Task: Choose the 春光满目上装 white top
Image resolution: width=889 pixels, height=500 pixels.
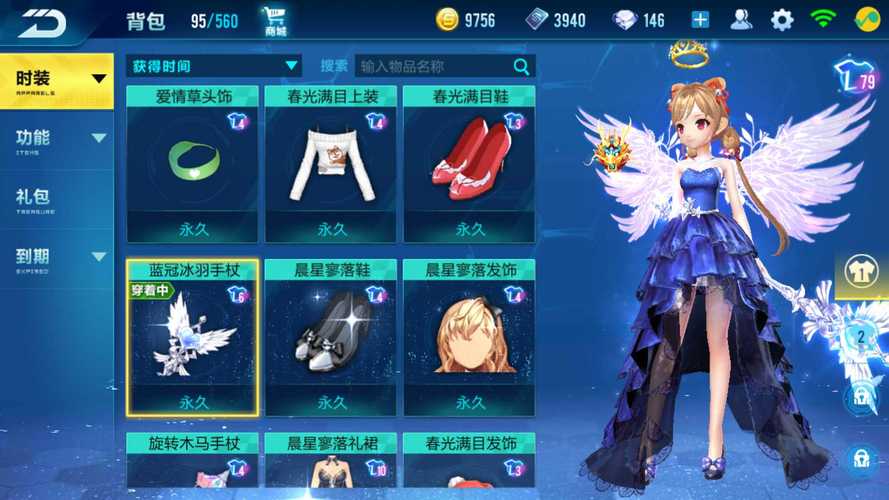Action: [330, 164]
